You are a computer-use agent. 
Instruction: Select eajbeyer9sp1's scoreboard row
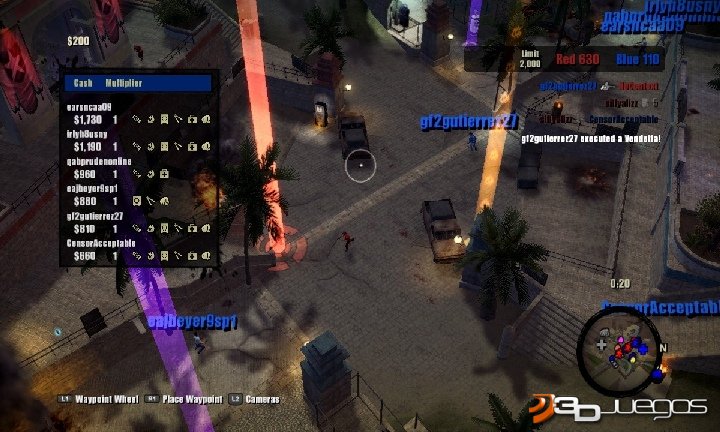click(x=138, y=194)
